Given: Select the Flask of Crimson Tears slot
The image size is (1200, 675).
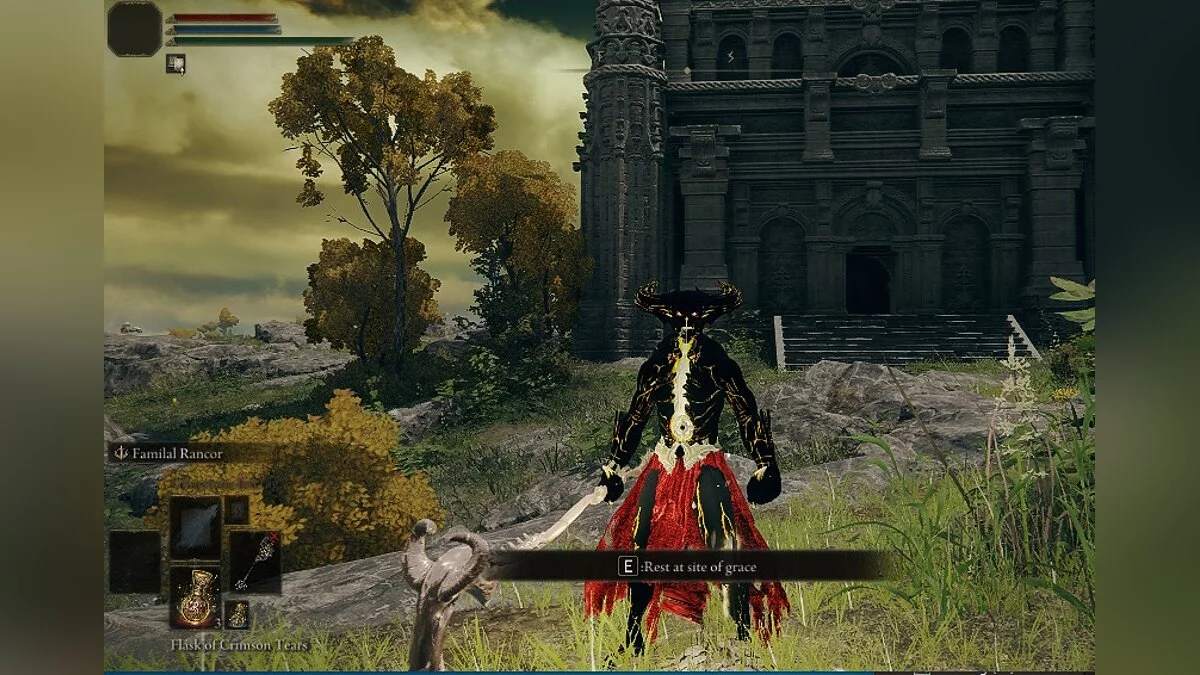Looking at the screenshot, I should 195,598.
